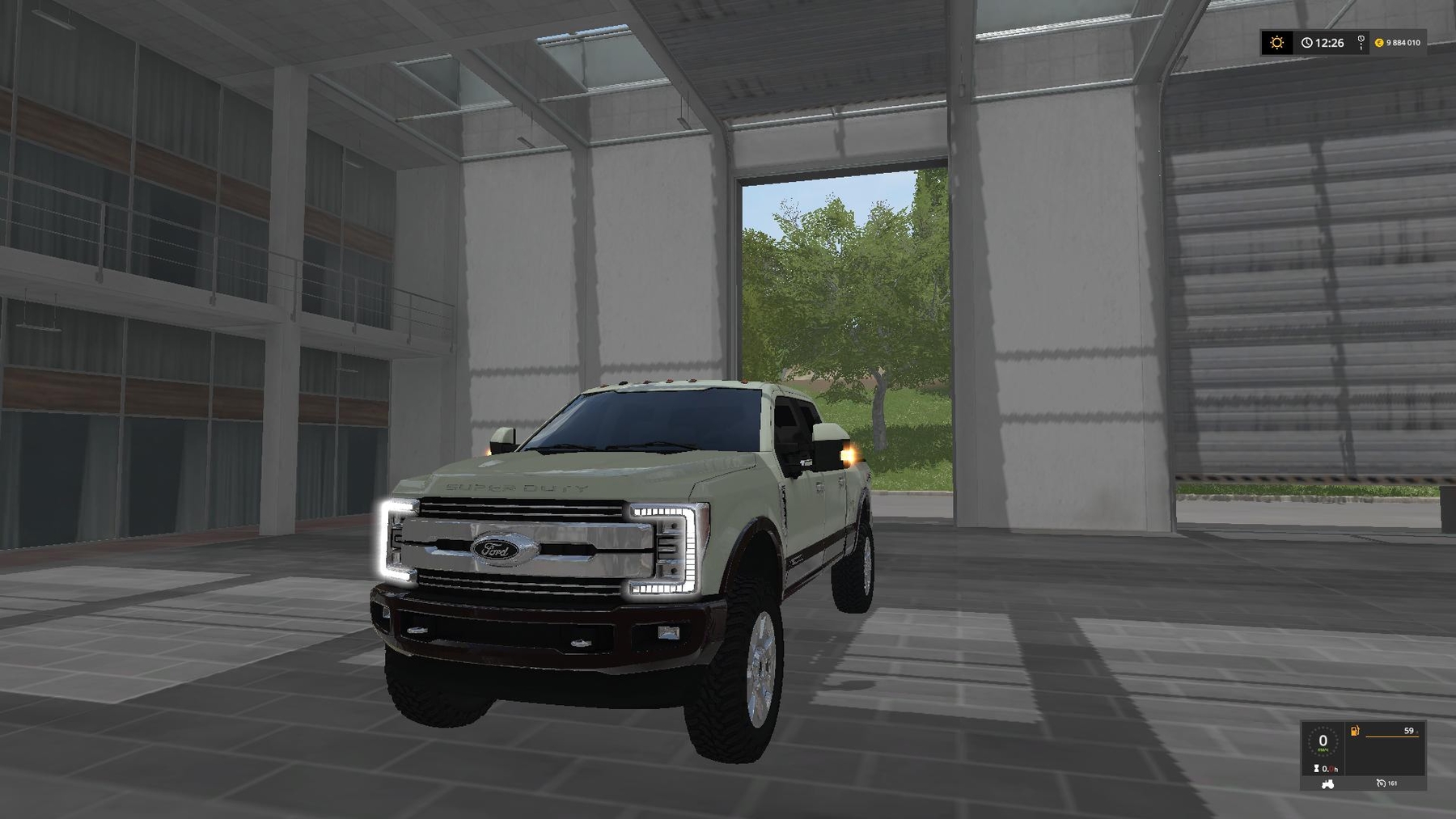
Task: Click the operating hours readout 0.0h
Action: coord(1331,769)
